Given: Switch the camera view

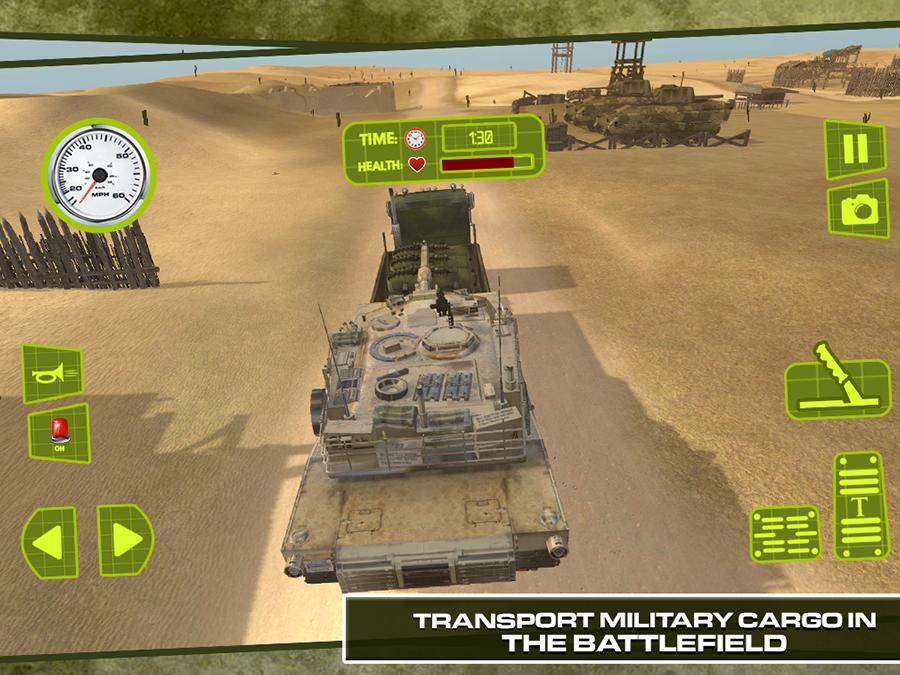Looking at the screenshot, I should tap(857, 208).
